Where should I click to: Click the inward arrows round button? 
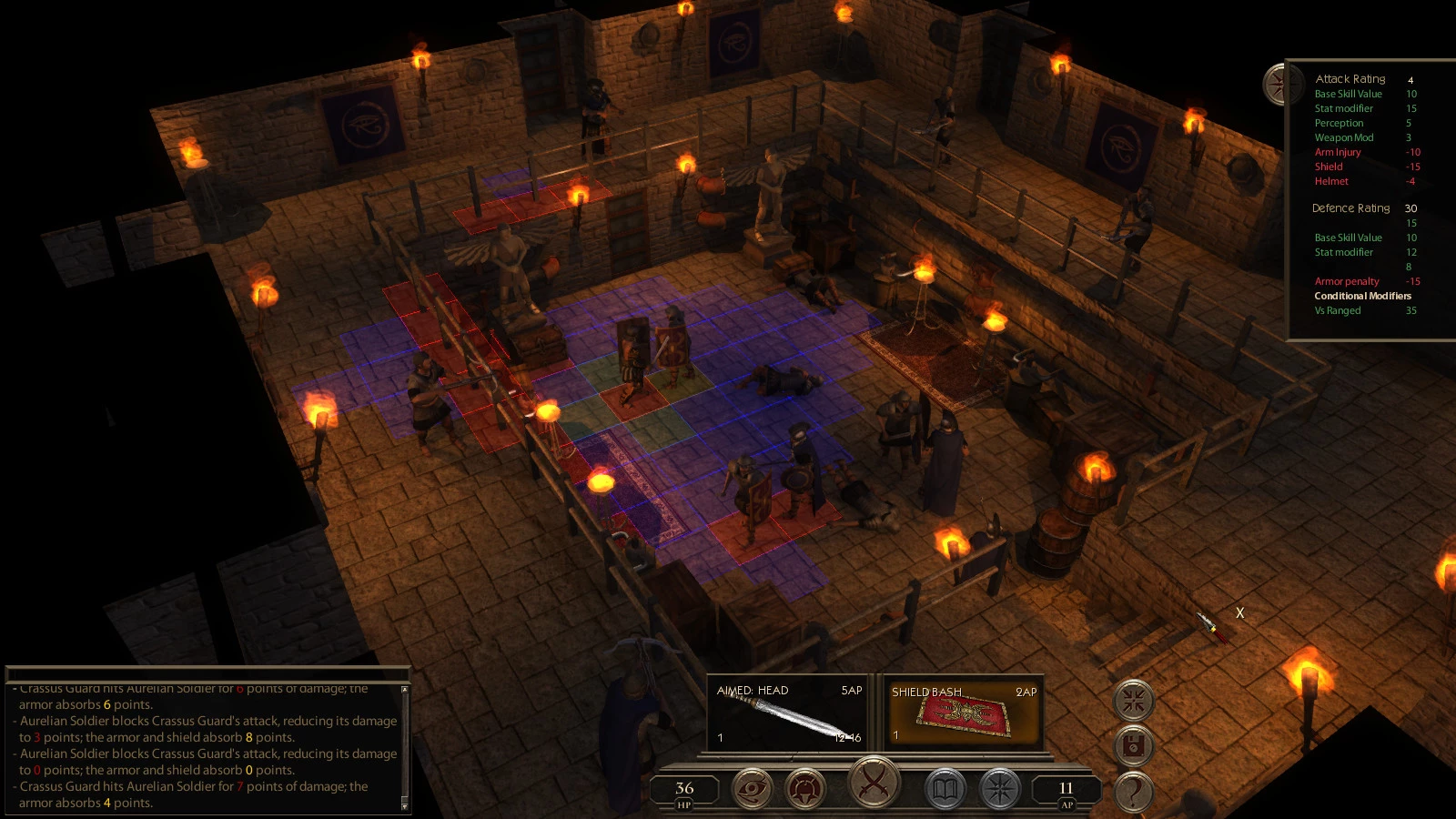[1134, 701]
